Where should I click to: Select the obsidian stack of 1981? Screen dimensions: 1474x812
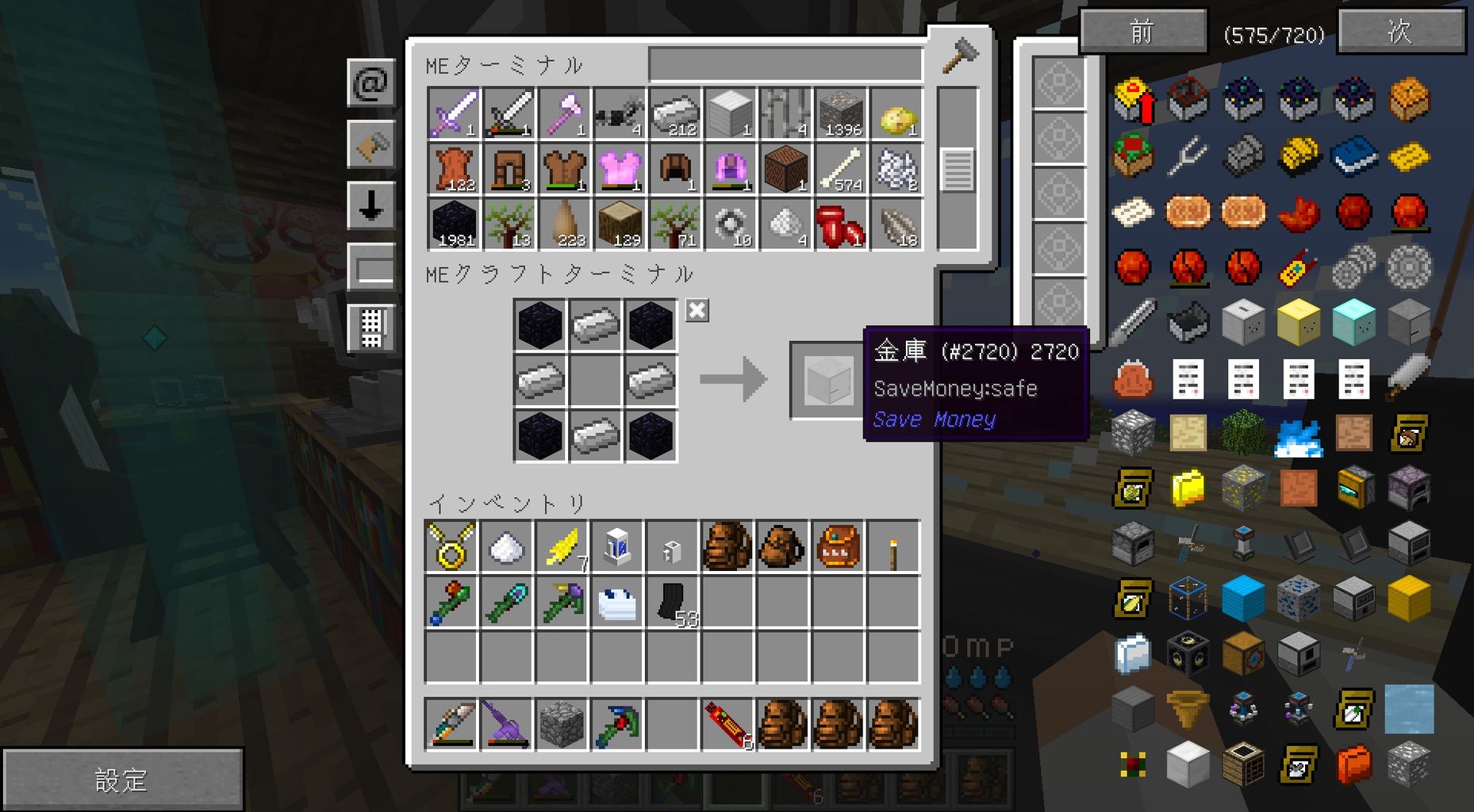coord(454,224)
